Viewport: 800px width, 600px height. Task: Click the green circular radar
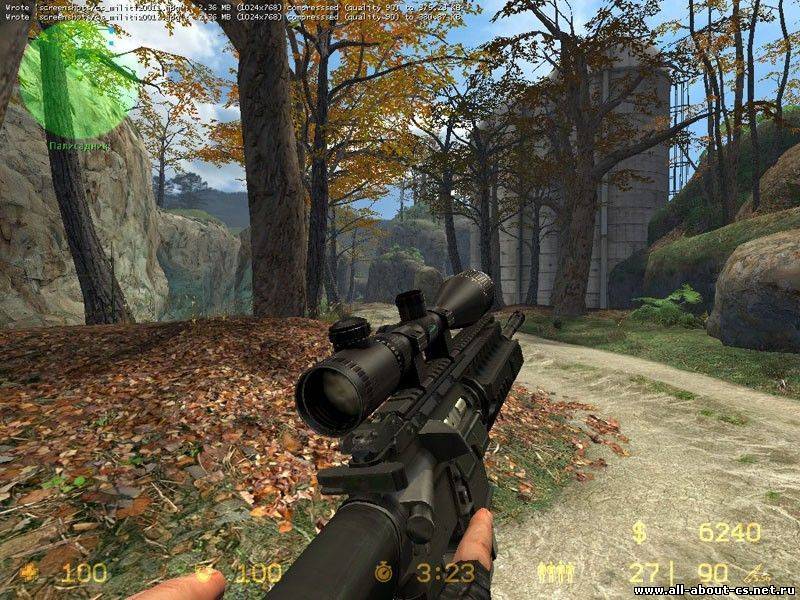pos(78,80)
